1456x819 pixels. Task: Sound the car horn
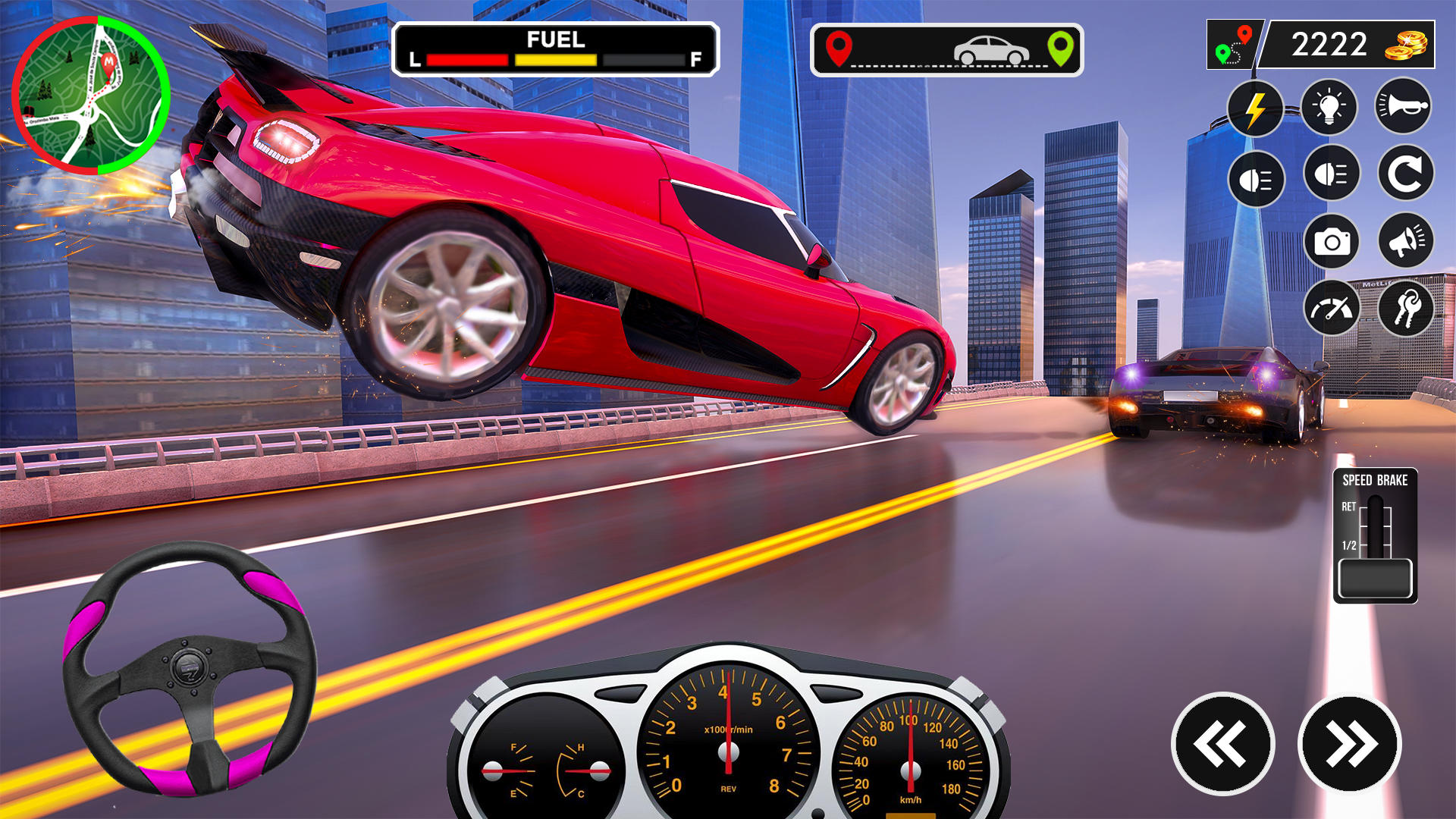click(1403, 106)
